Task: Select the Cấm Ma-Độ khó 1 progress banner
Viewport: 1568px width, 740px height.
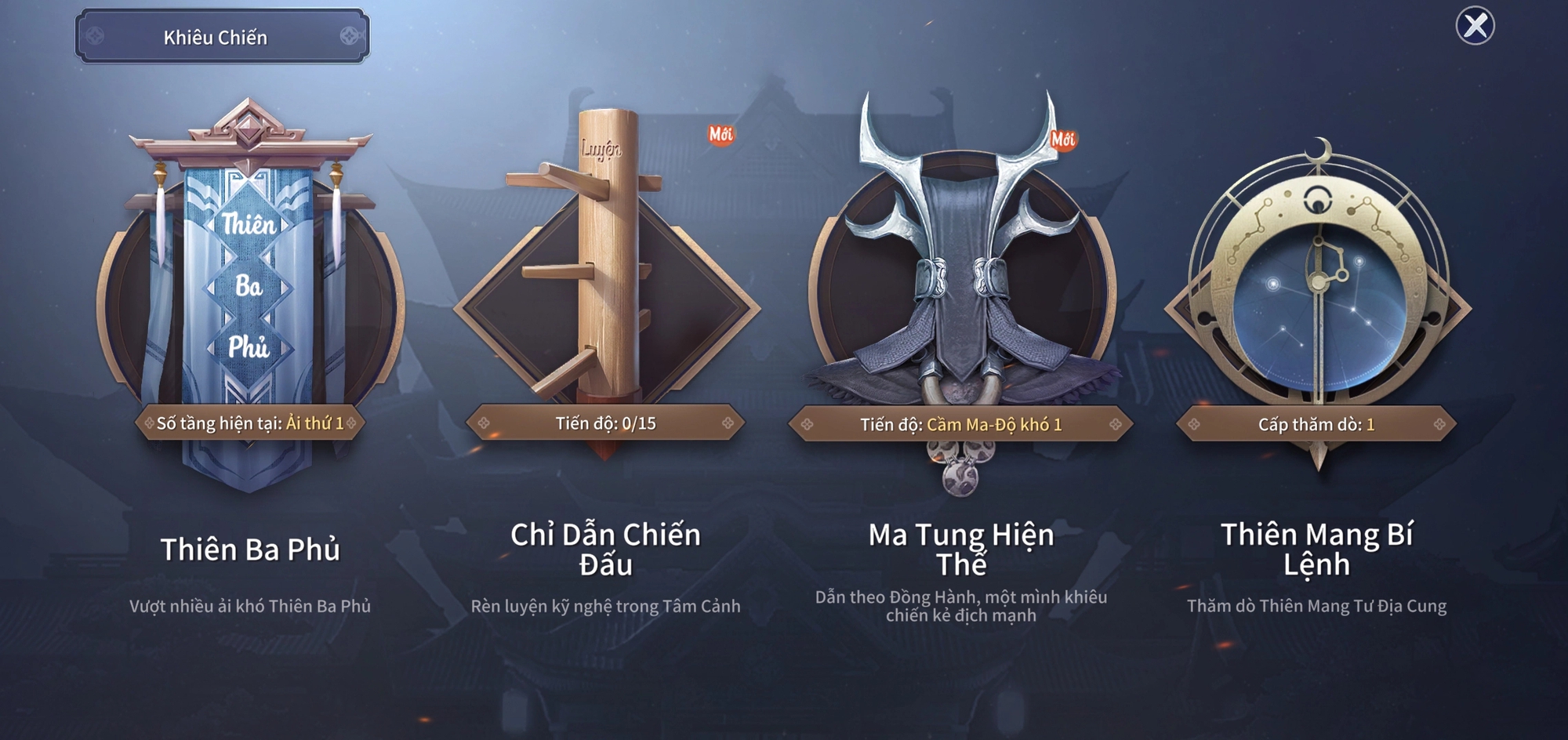Action: (x=960, y=425)
